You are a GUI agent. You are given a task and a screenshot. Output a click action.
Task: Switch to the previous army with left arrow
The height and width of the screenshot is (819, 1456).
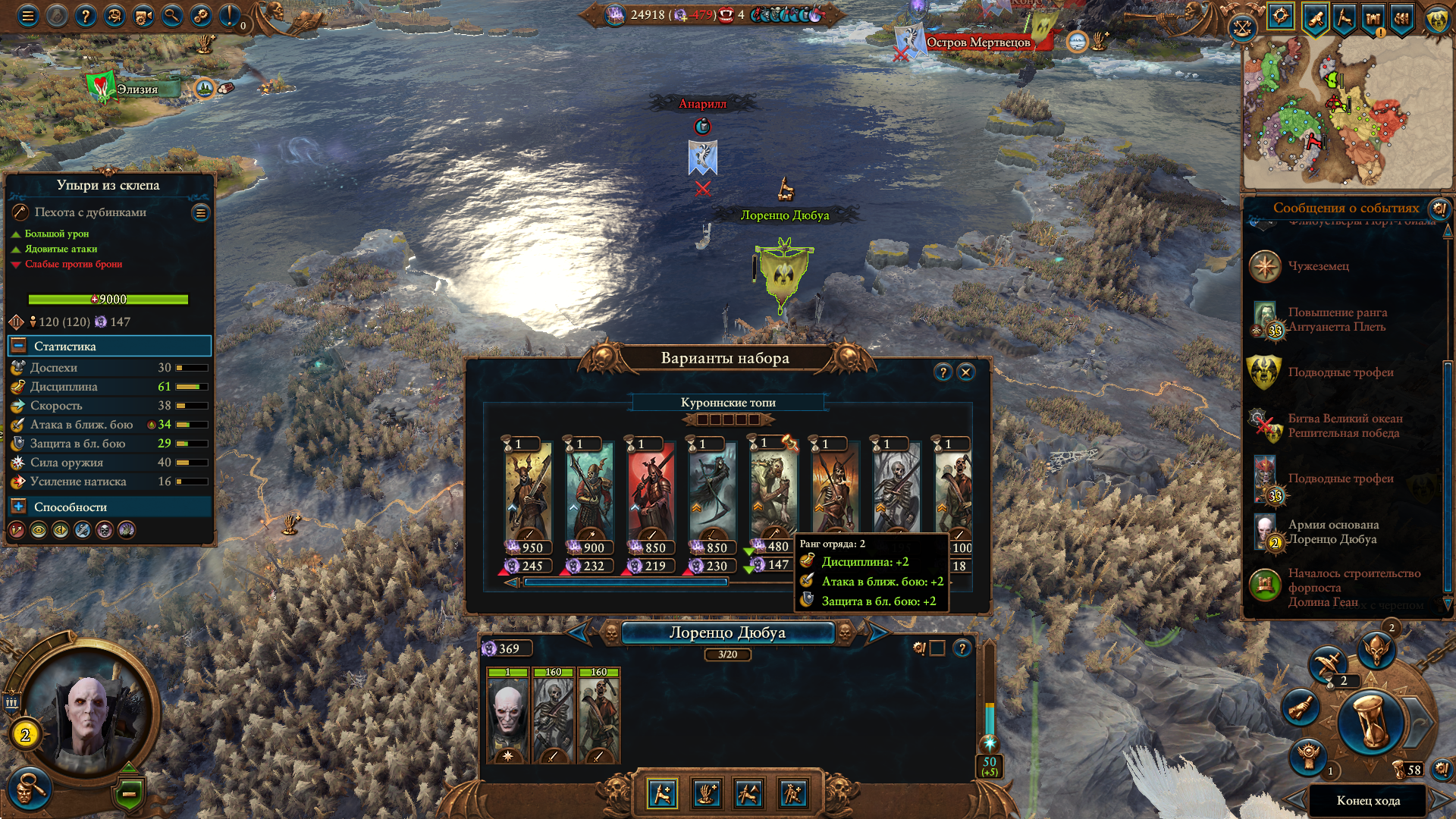tap(579, 632)
